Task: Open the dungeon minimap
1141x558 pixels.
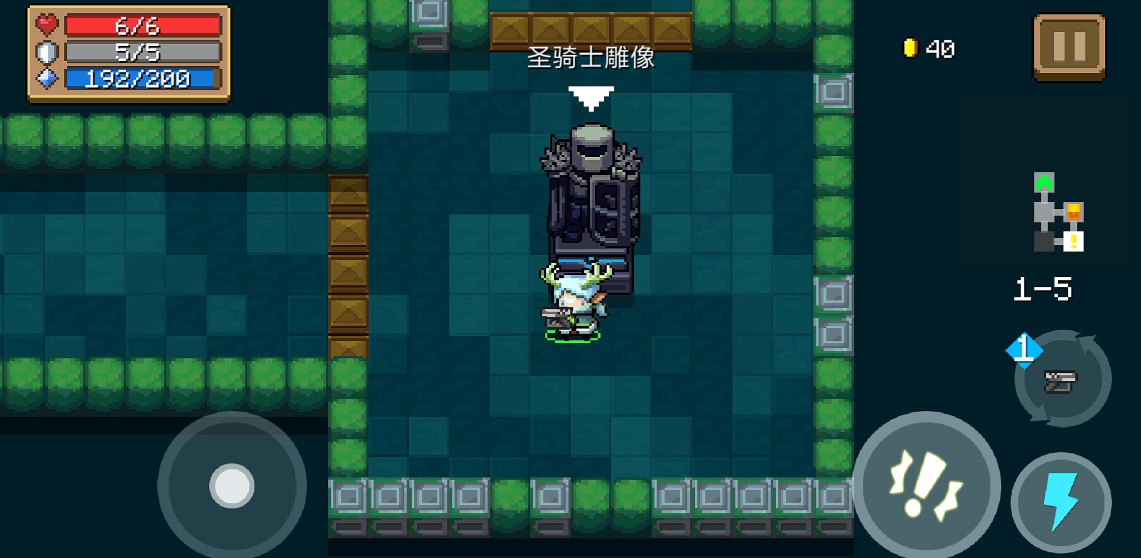Action: coord(1058,213)
